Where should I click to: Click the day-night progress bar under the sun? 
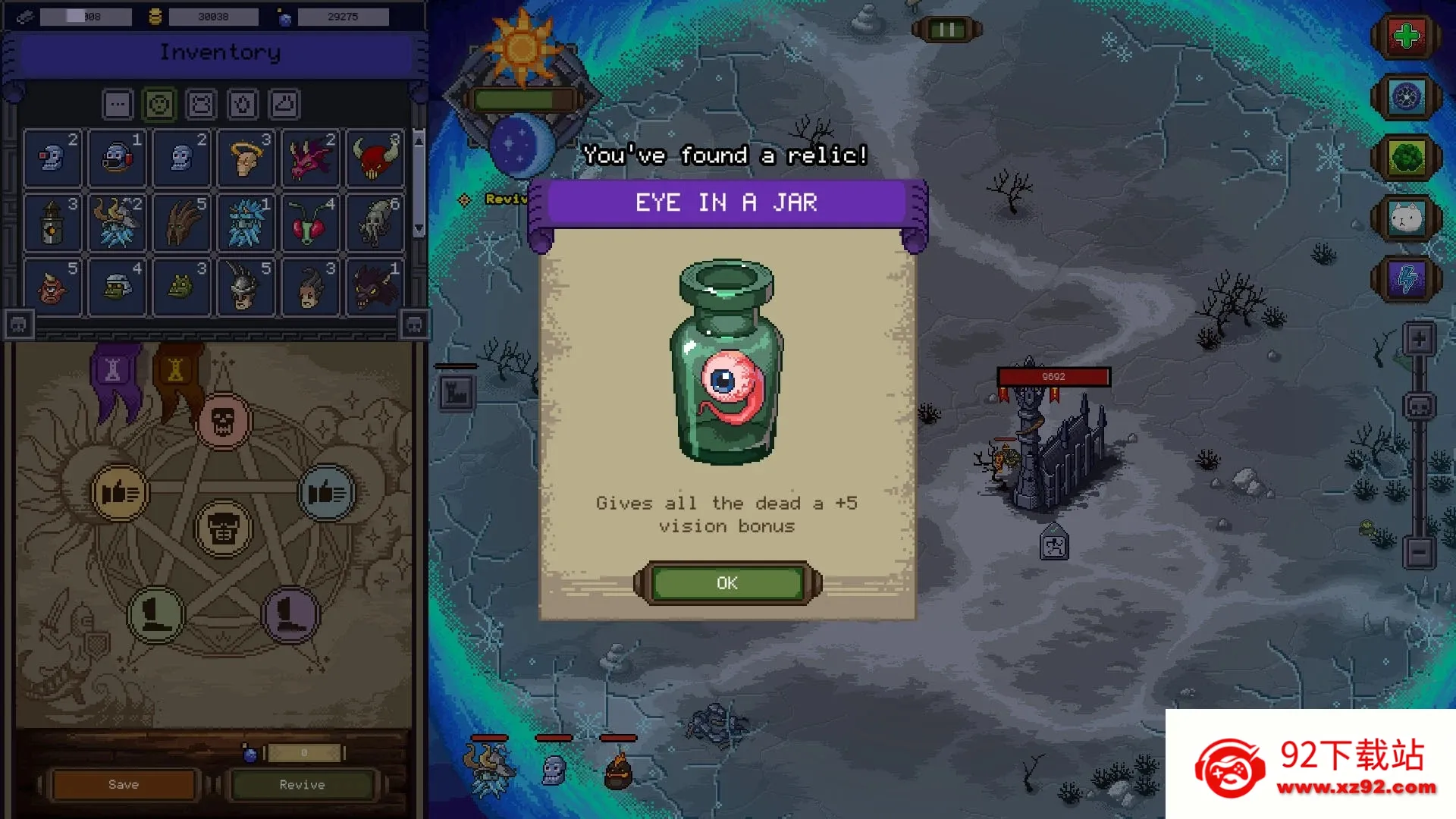point(523,97)
